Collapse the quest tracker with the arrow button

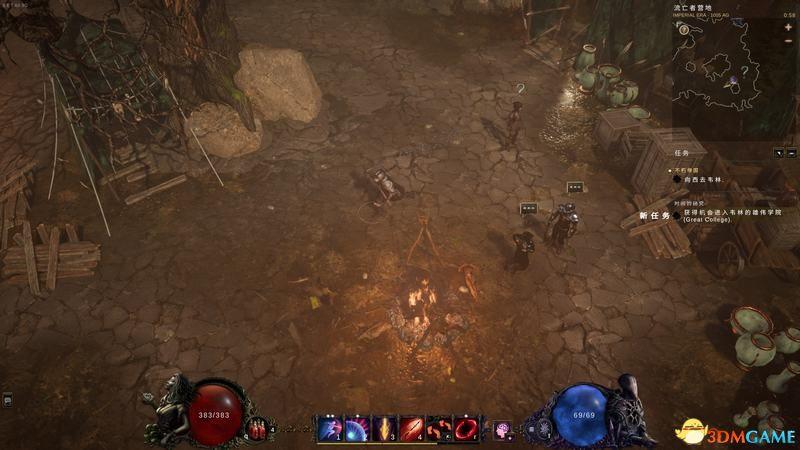pos(778,153)
